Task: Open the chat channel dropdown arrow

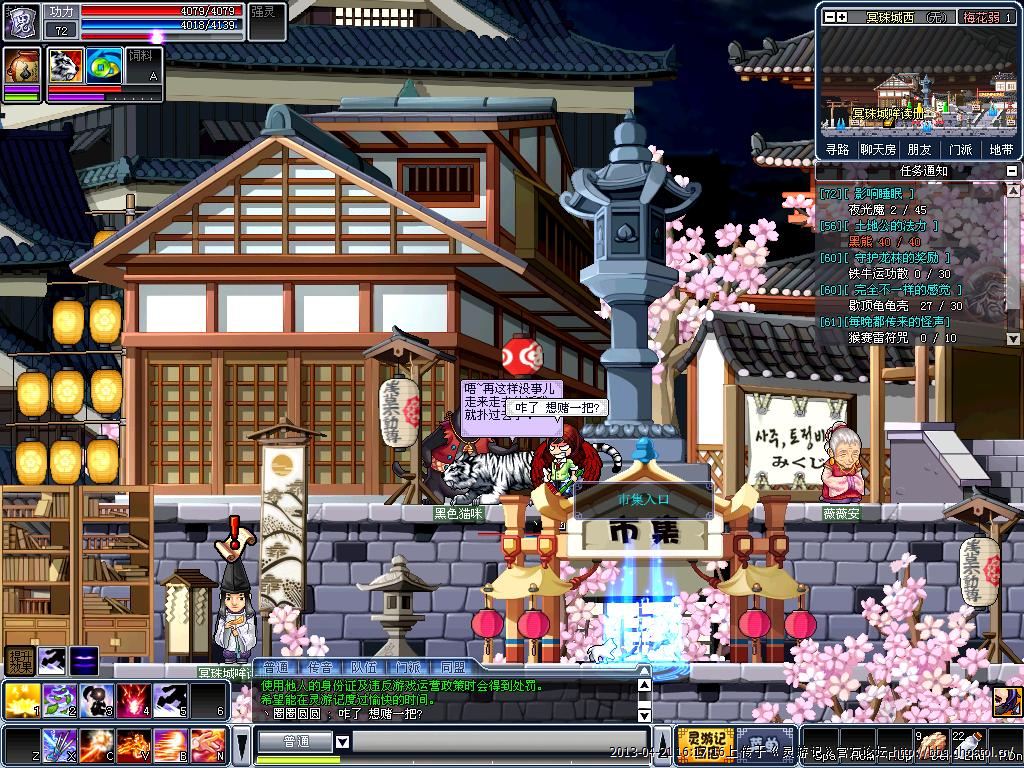Action: coord(342,741)
